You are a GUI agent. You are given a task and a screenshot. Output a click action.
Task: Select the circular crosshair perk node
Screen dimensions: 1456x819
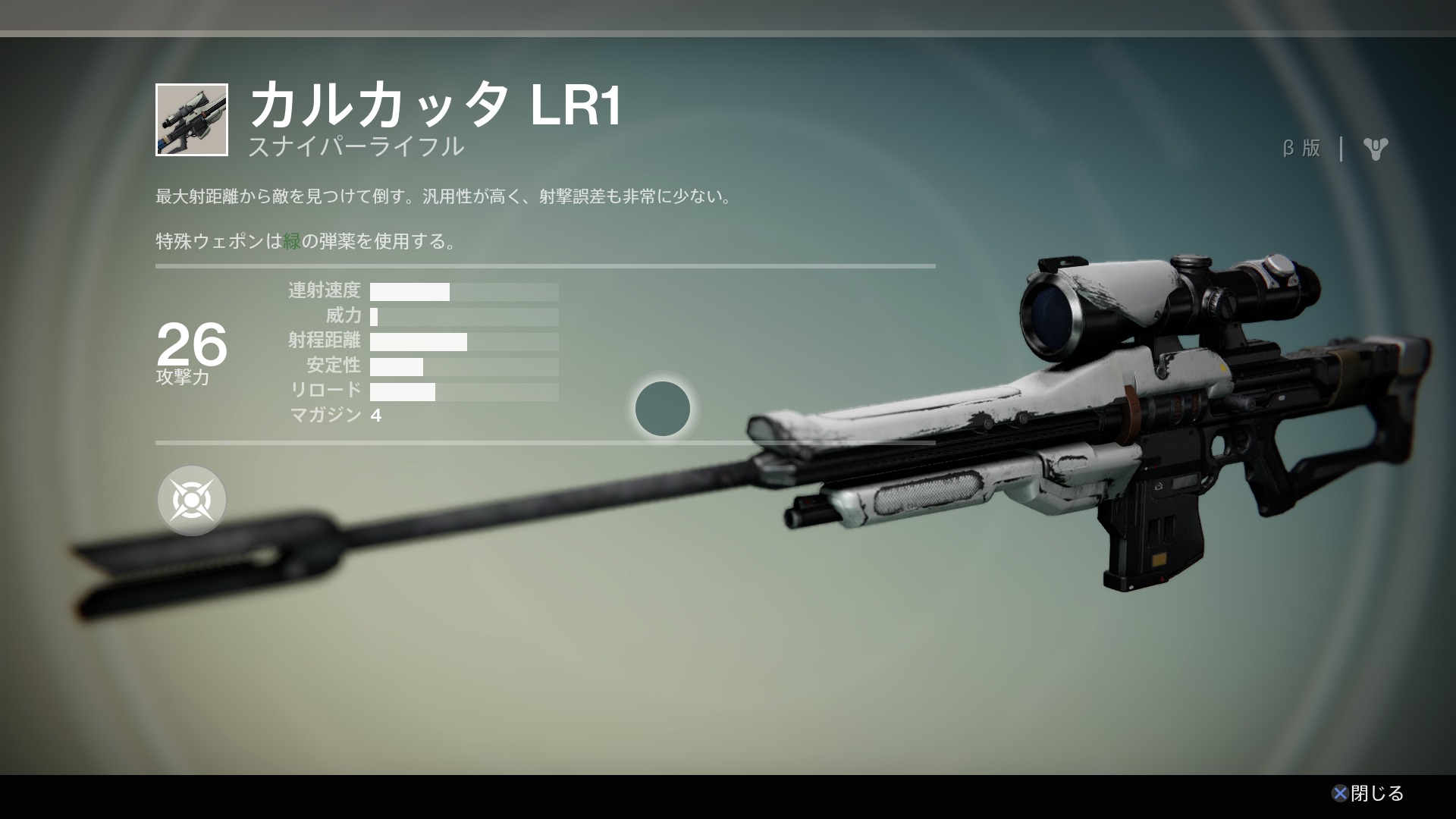[x=192, y=500]
